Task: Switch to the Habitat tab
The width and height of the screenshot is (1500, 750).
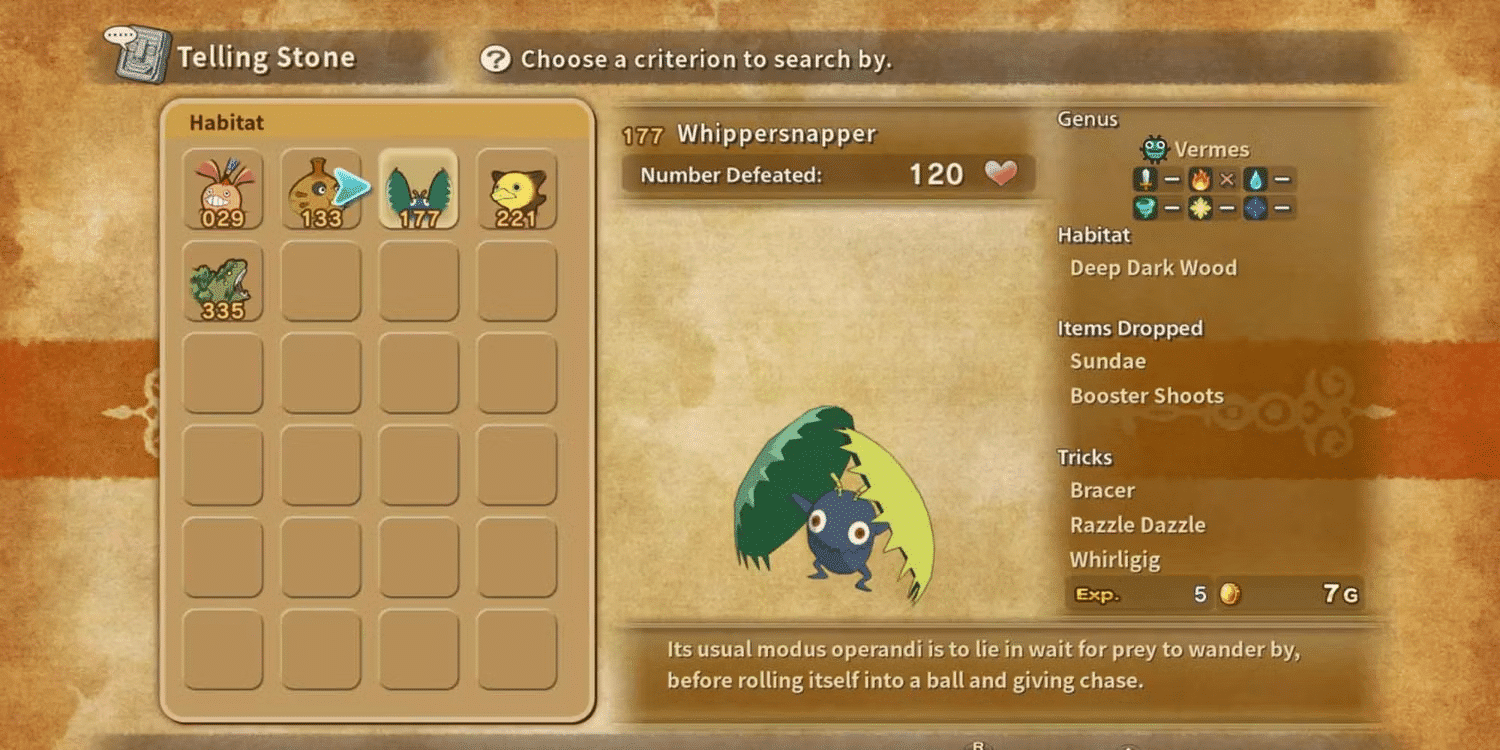Action: [224, 122]
